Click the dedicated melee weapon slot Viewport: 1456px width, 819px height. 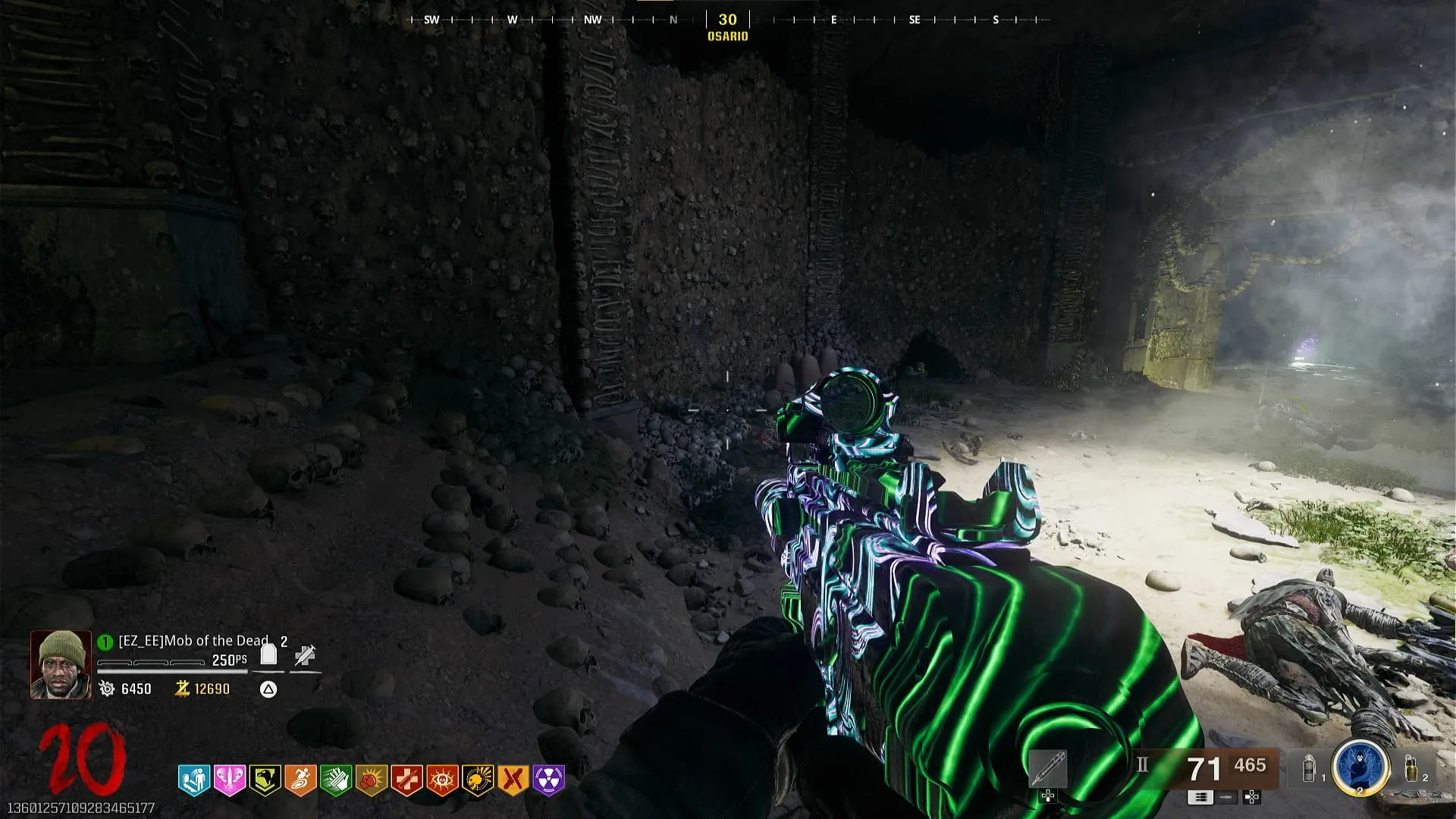tap(1048, 769)
